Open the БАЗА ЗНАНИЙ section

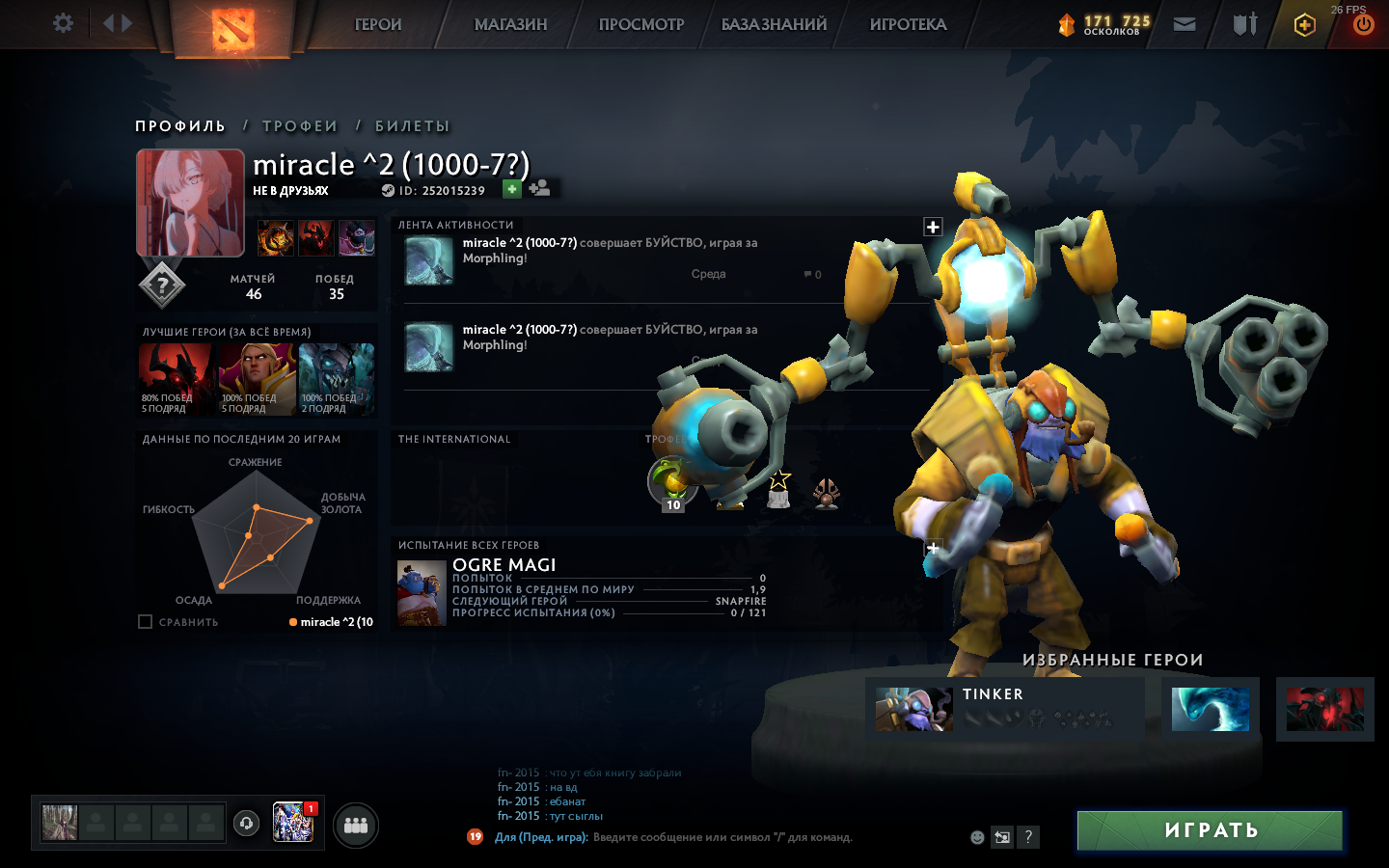click(774, 25)
